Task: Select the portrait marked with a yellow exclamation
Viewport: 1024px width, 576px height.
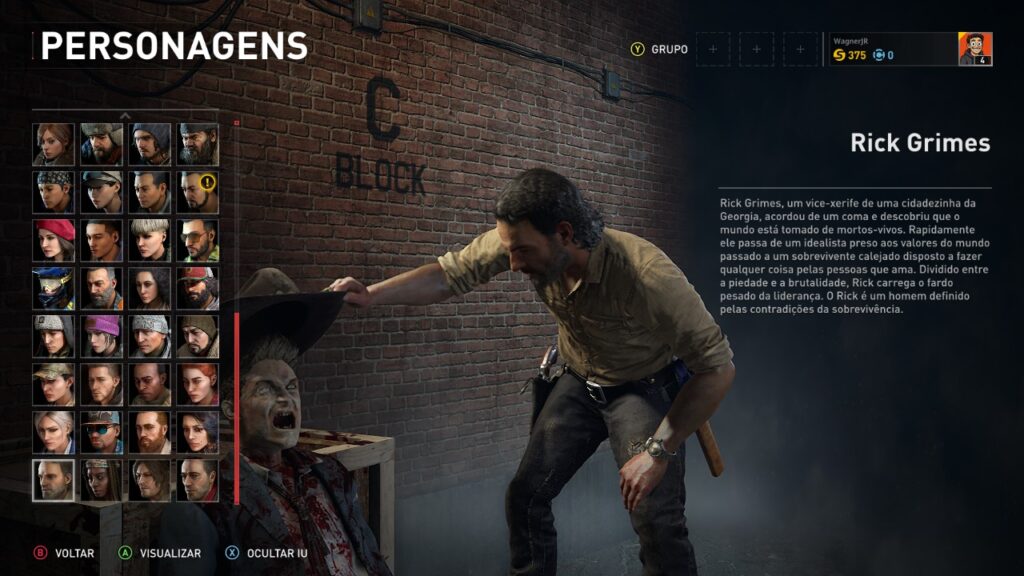Action: click(198, 192)
